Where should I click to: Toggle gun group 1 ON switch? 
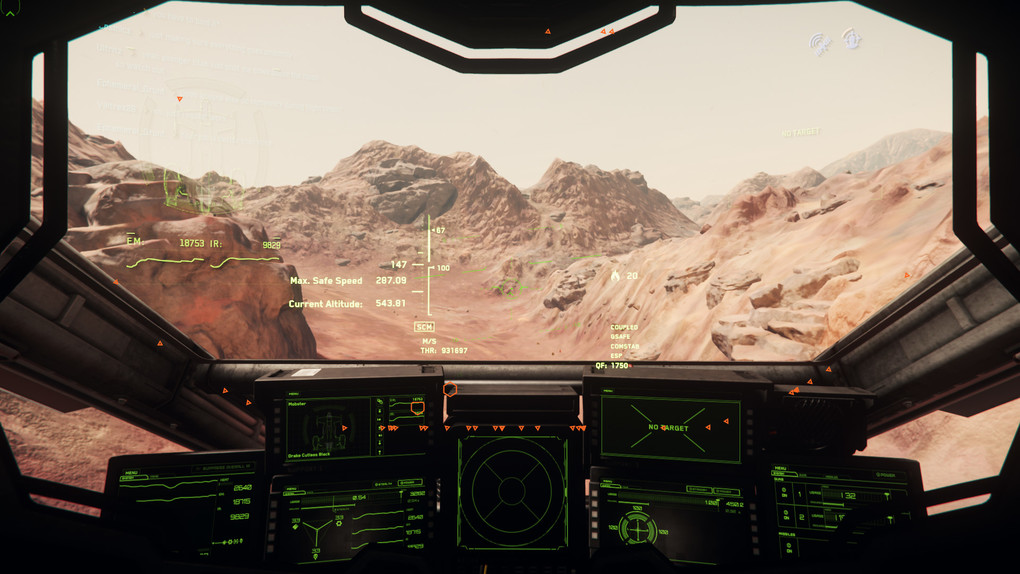point(784,495)
